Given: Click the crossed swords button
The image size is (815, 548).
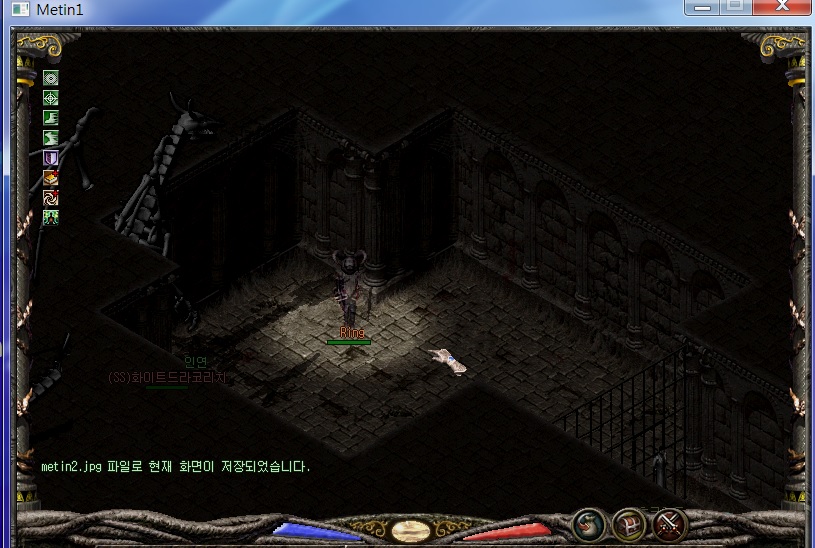Looking at the screenshot, I should point(669,524).
